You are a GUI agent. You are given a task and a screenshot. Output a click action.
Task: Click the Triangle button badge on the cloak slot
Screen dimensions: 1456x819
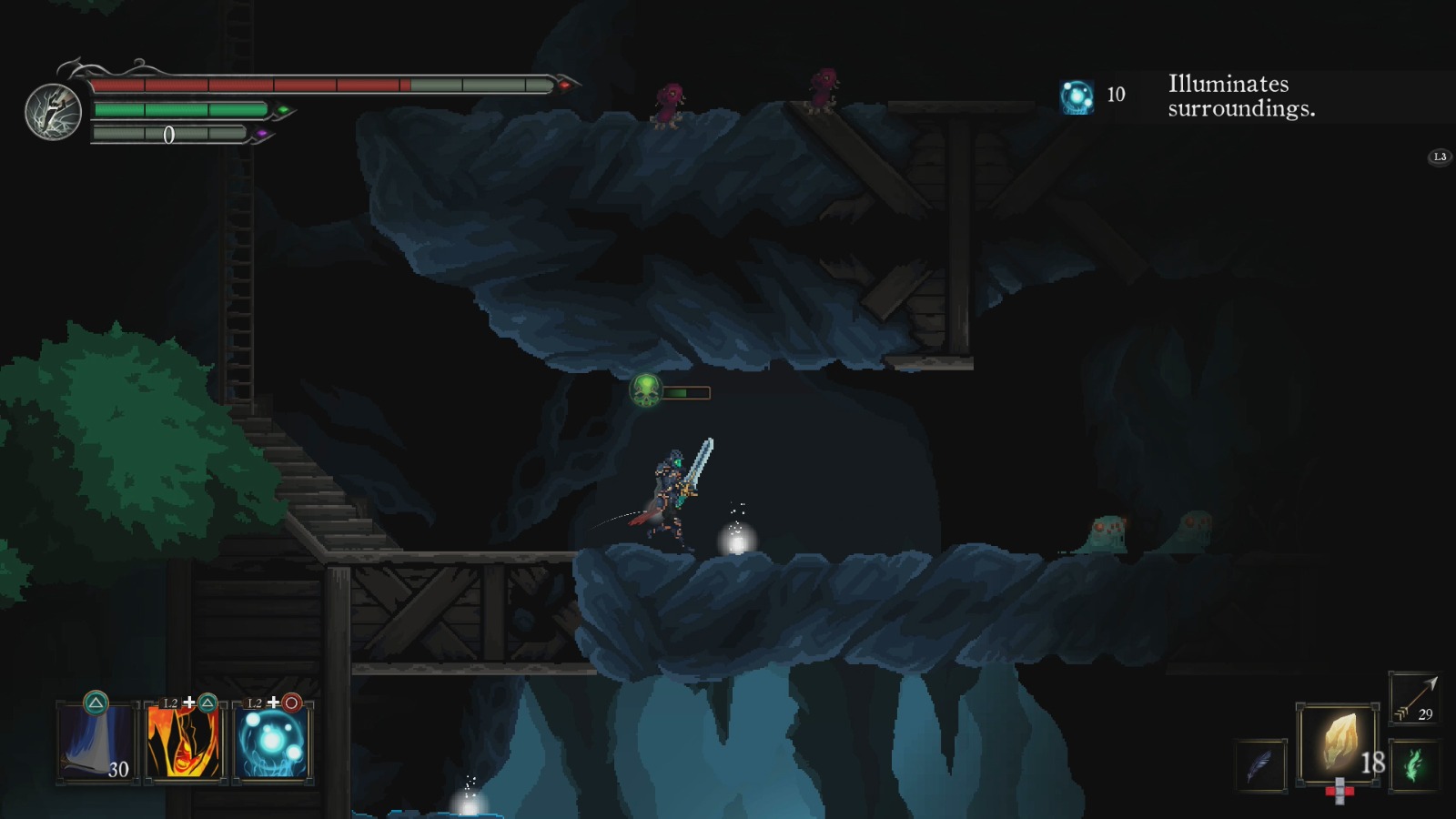(95, 703)
